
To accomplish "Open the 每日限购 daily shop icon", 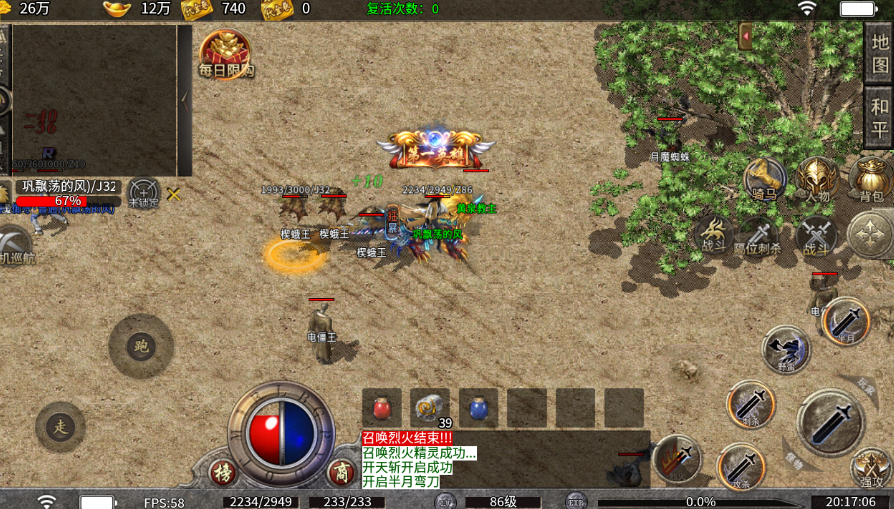I will coord(225,51).
